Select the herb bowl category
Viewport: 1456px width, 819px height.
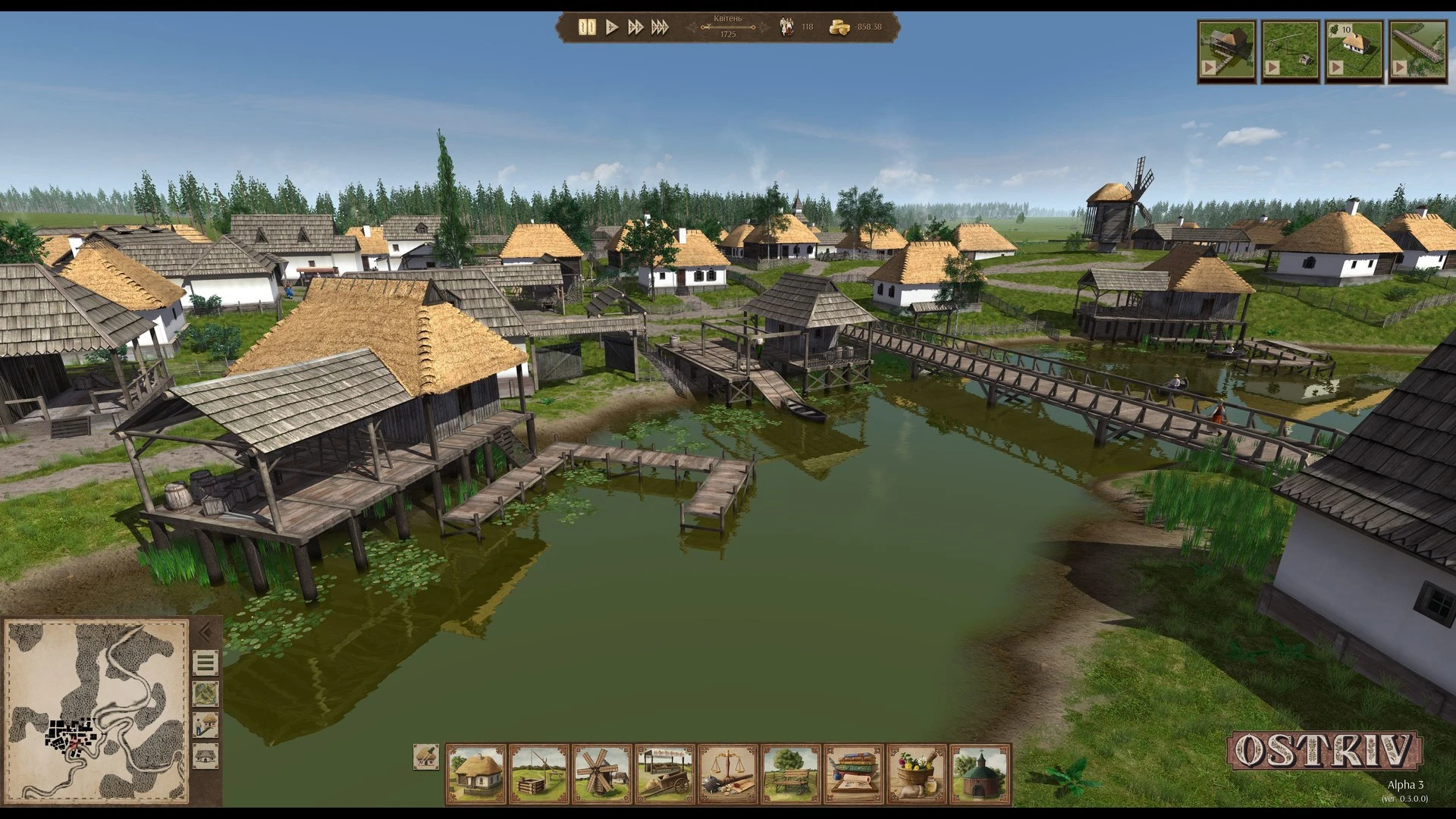(917, 773)
